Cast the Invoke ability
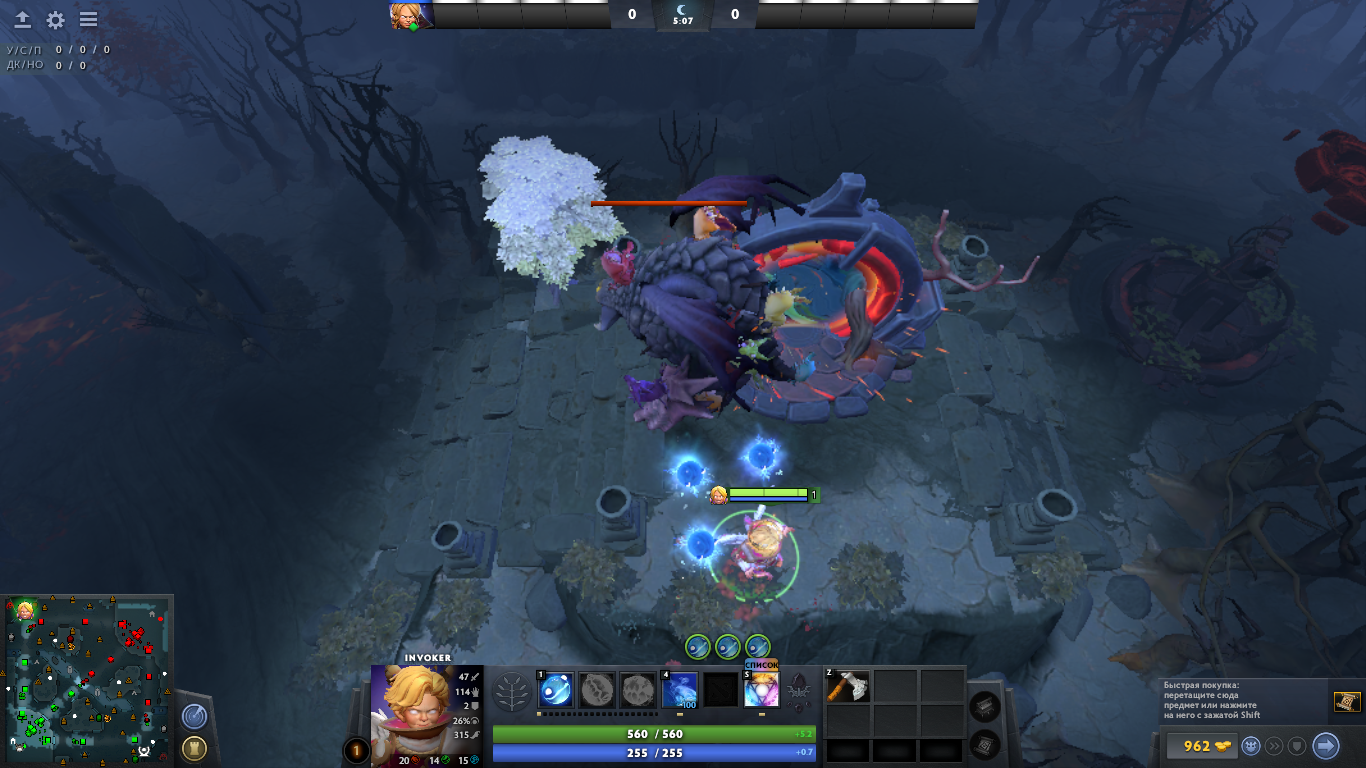1366x768 pixels. [761, 690]
